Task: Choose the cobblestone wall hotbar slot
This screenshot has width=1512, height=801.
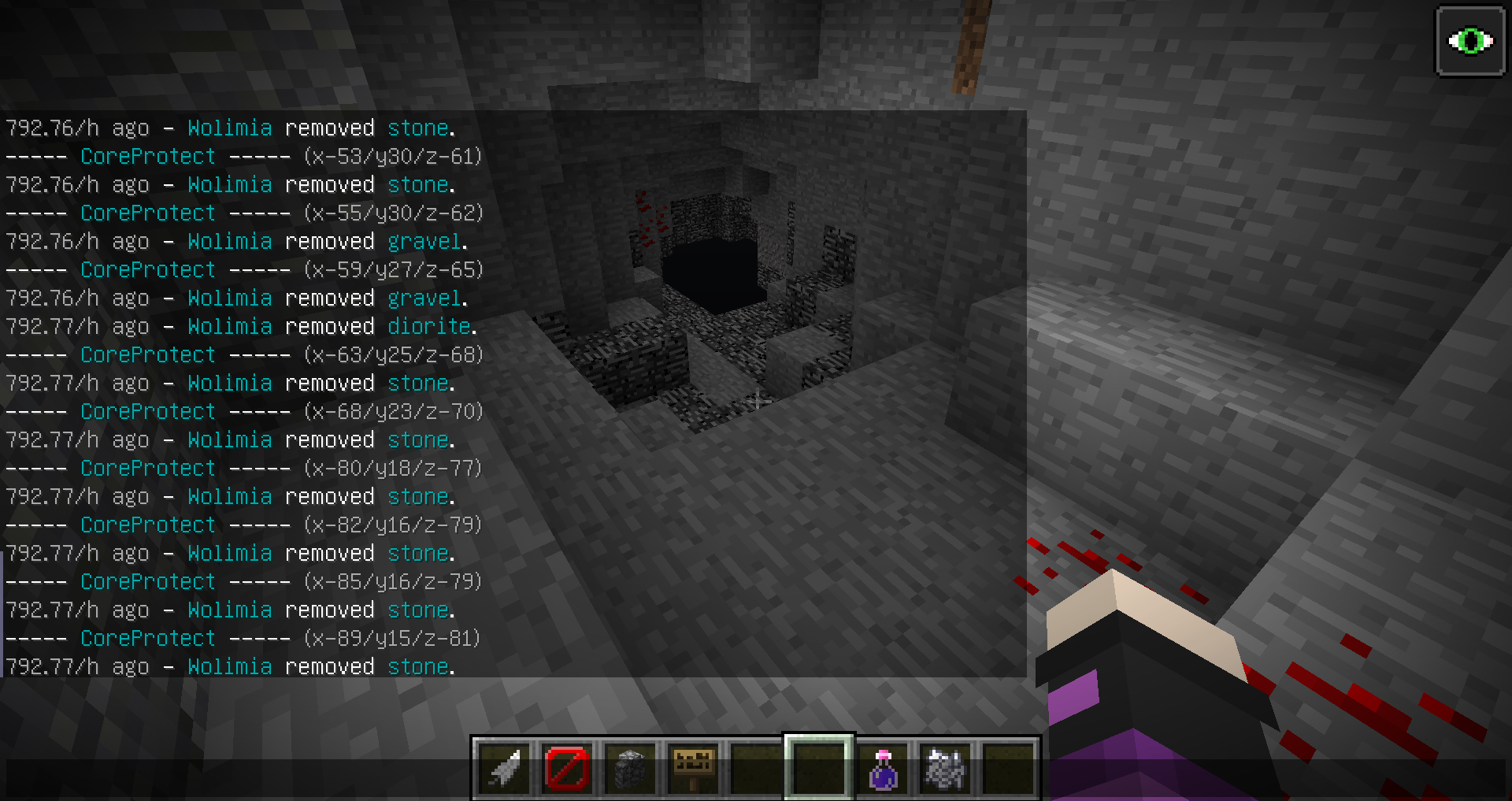Action: point(630,768)
